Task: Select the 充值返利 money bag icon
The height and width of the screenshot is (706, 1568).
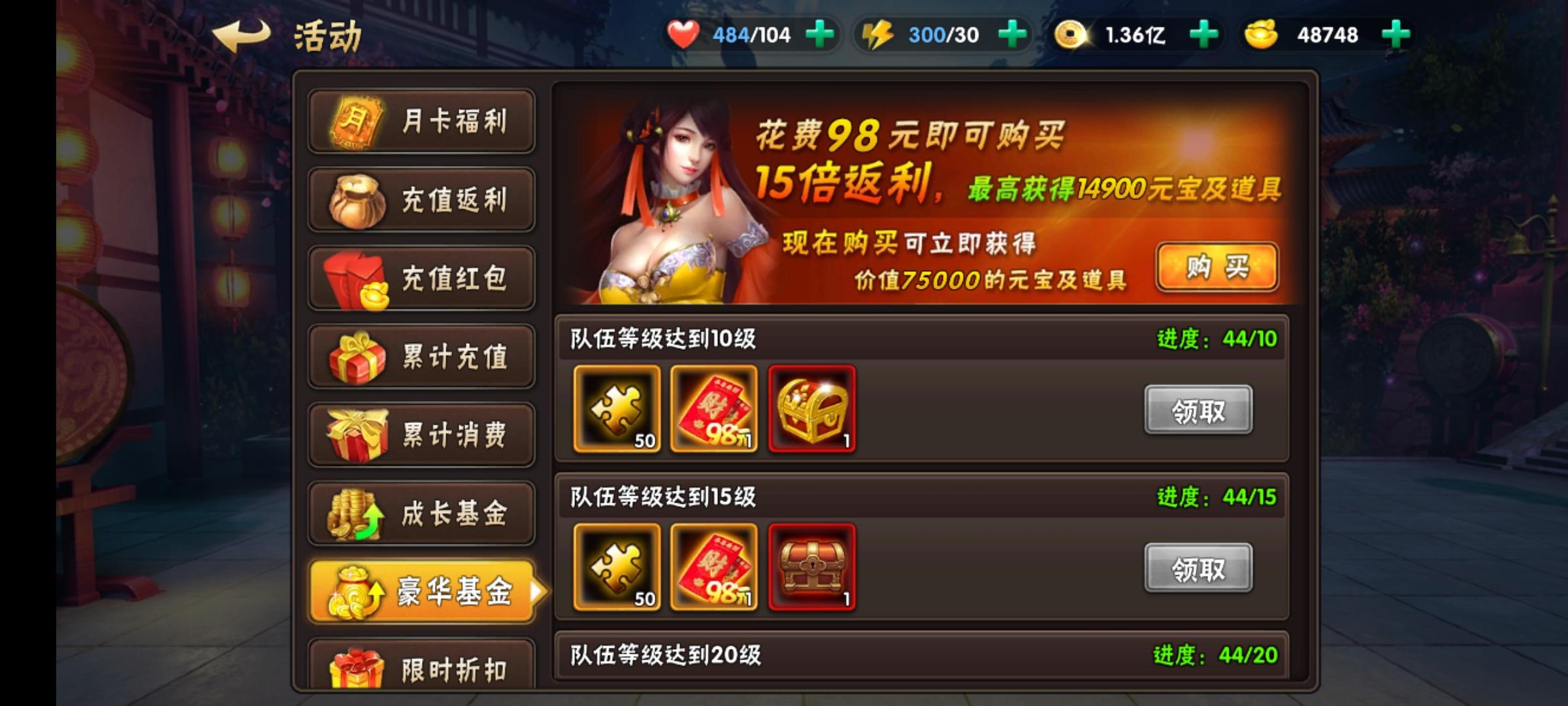Action: click(x=356, y=199)
